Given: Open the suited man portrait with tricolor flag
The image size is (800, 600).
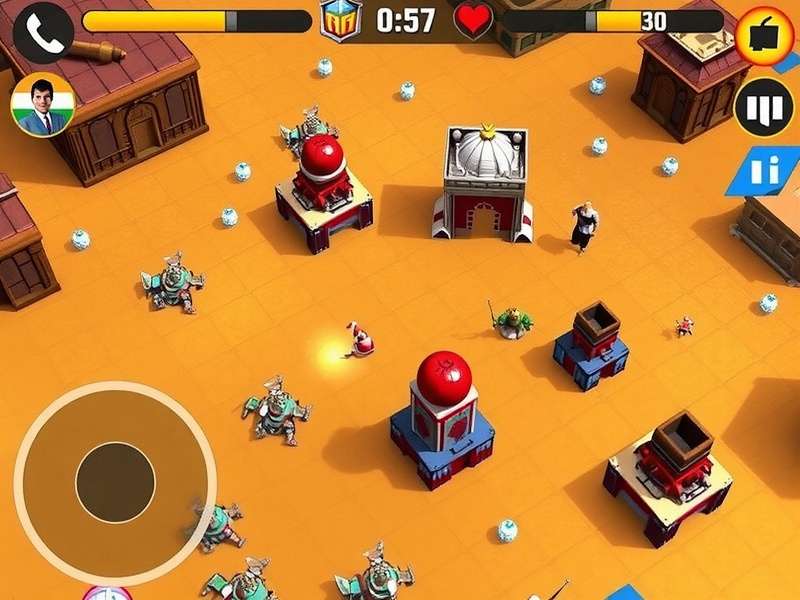Looking at the screenshot, I should tap(42, 104).
